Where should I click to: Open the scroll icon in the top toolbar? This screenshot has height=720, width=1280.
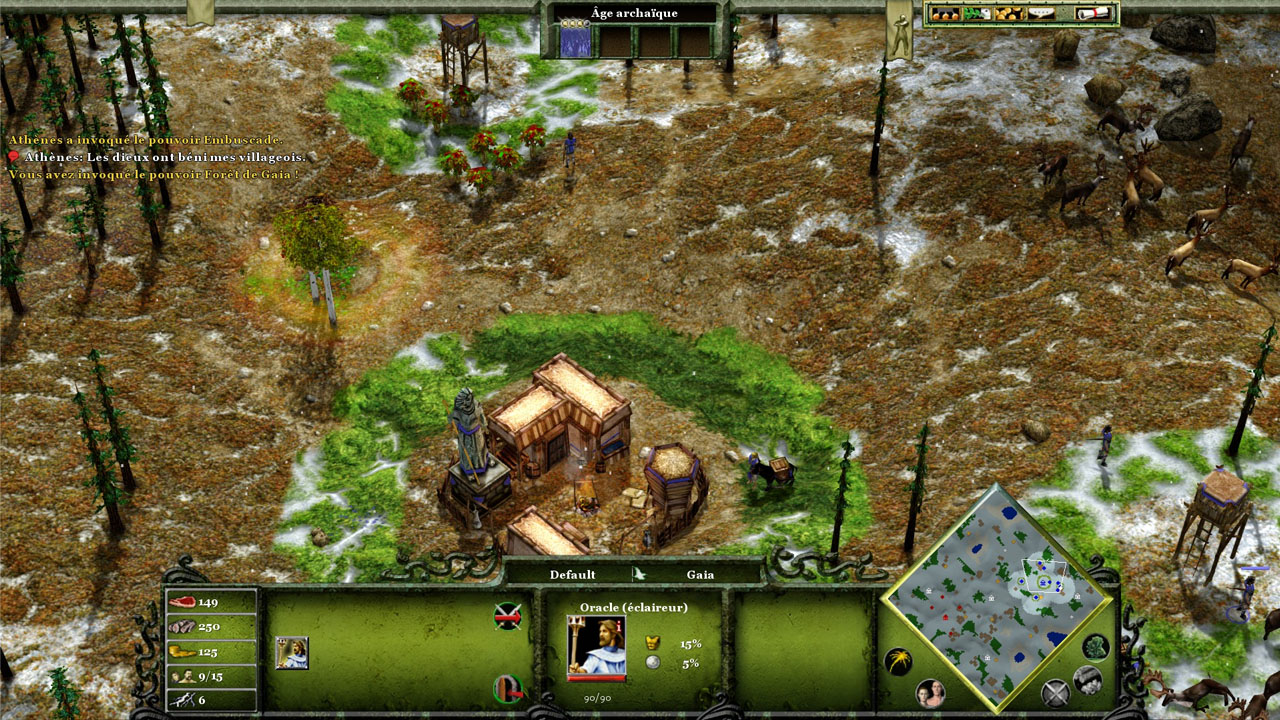(1095, 14)
